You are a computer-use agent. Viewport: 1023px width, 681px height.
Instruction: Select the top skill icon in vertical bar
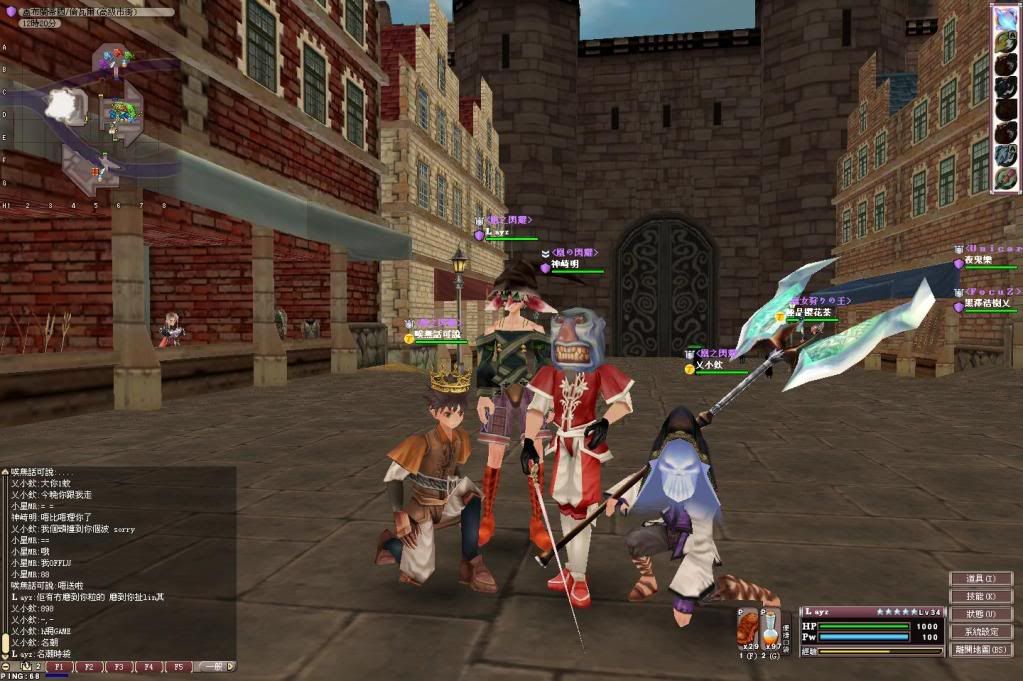tap(1005, 21)
